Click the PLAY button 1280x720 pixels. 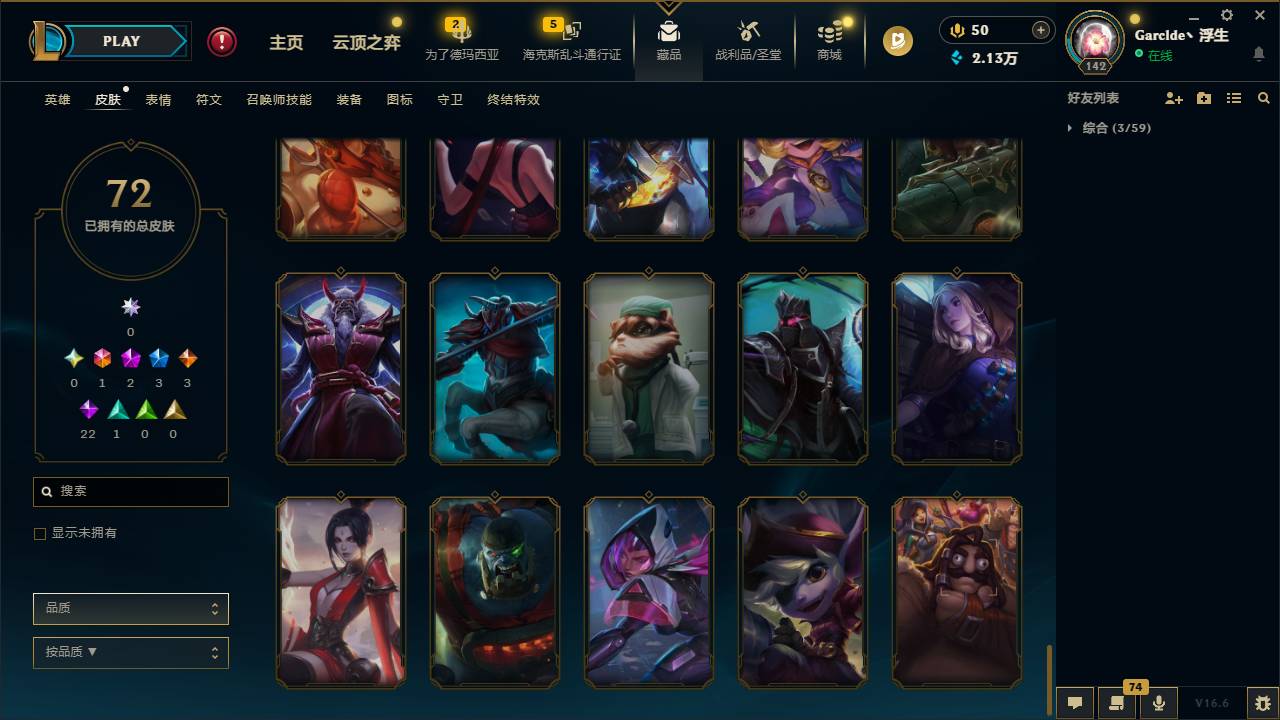pos(120,41)
